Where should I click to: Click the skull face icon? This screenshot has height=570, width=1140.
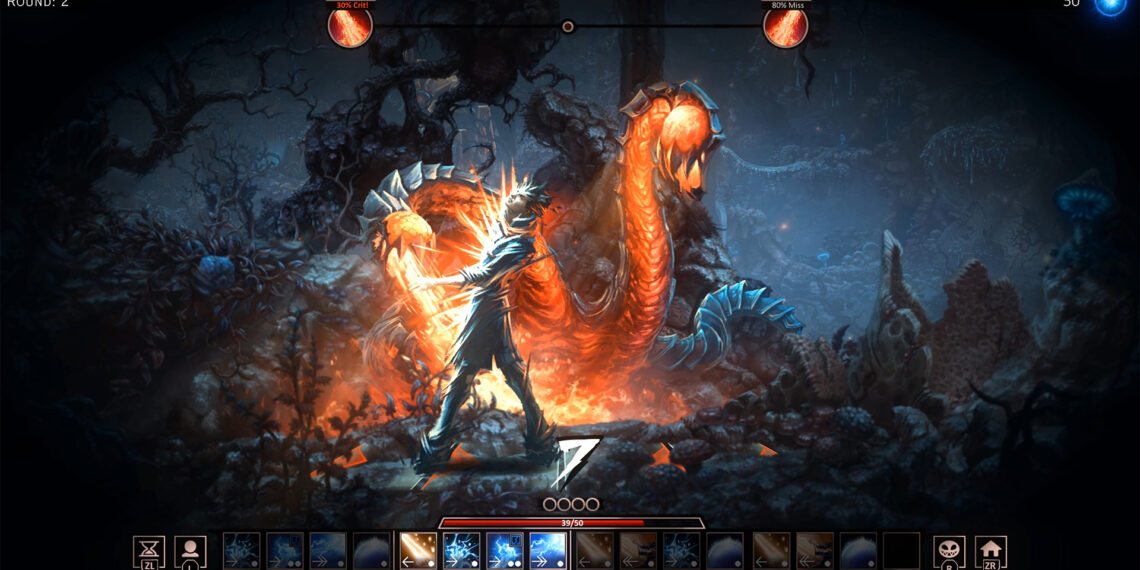(949, 550)
